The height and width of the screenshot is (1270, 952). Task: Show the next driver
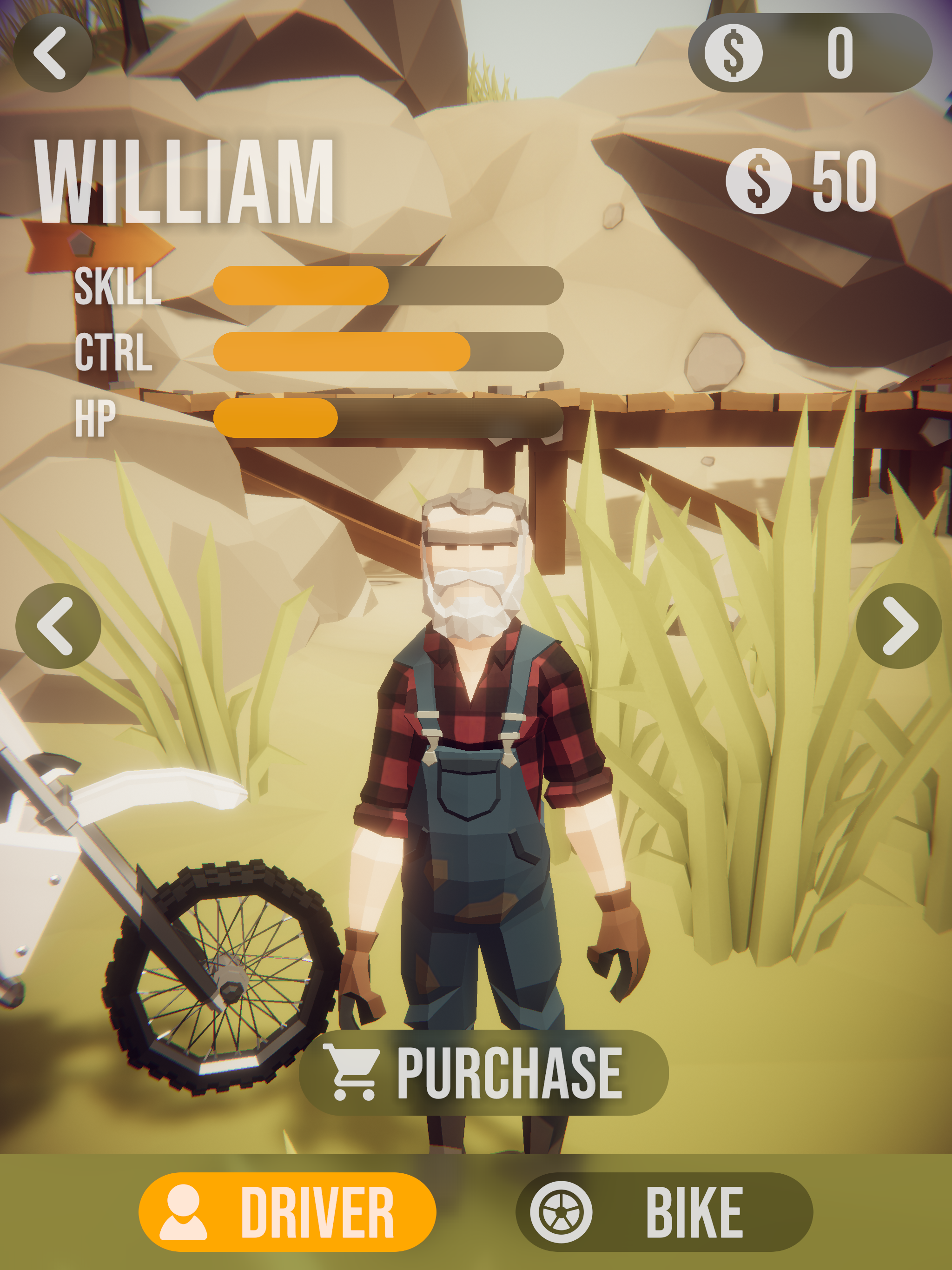coord(898,625)
